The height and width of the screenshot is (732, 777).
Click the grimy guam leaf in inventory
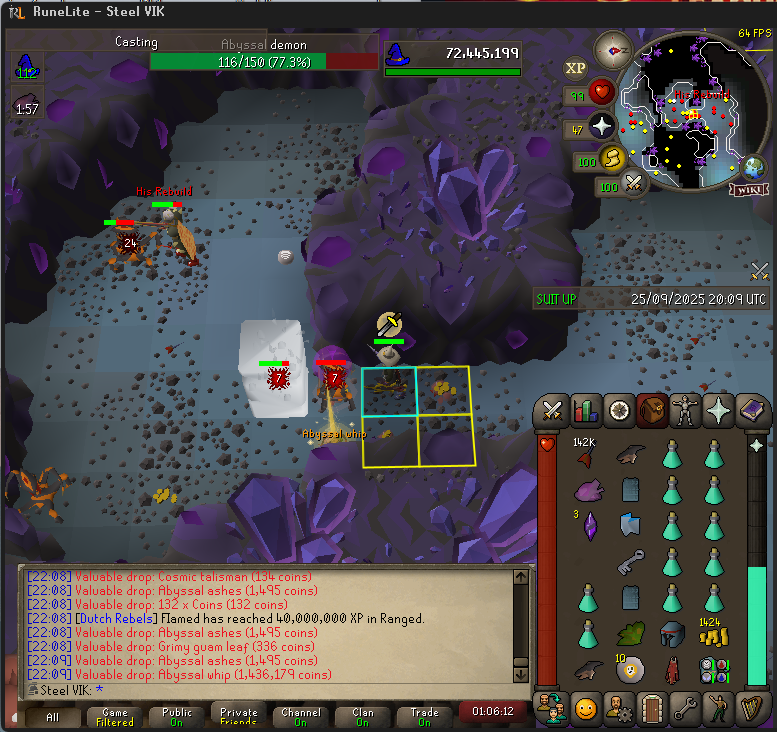click(x=629, y=634)
